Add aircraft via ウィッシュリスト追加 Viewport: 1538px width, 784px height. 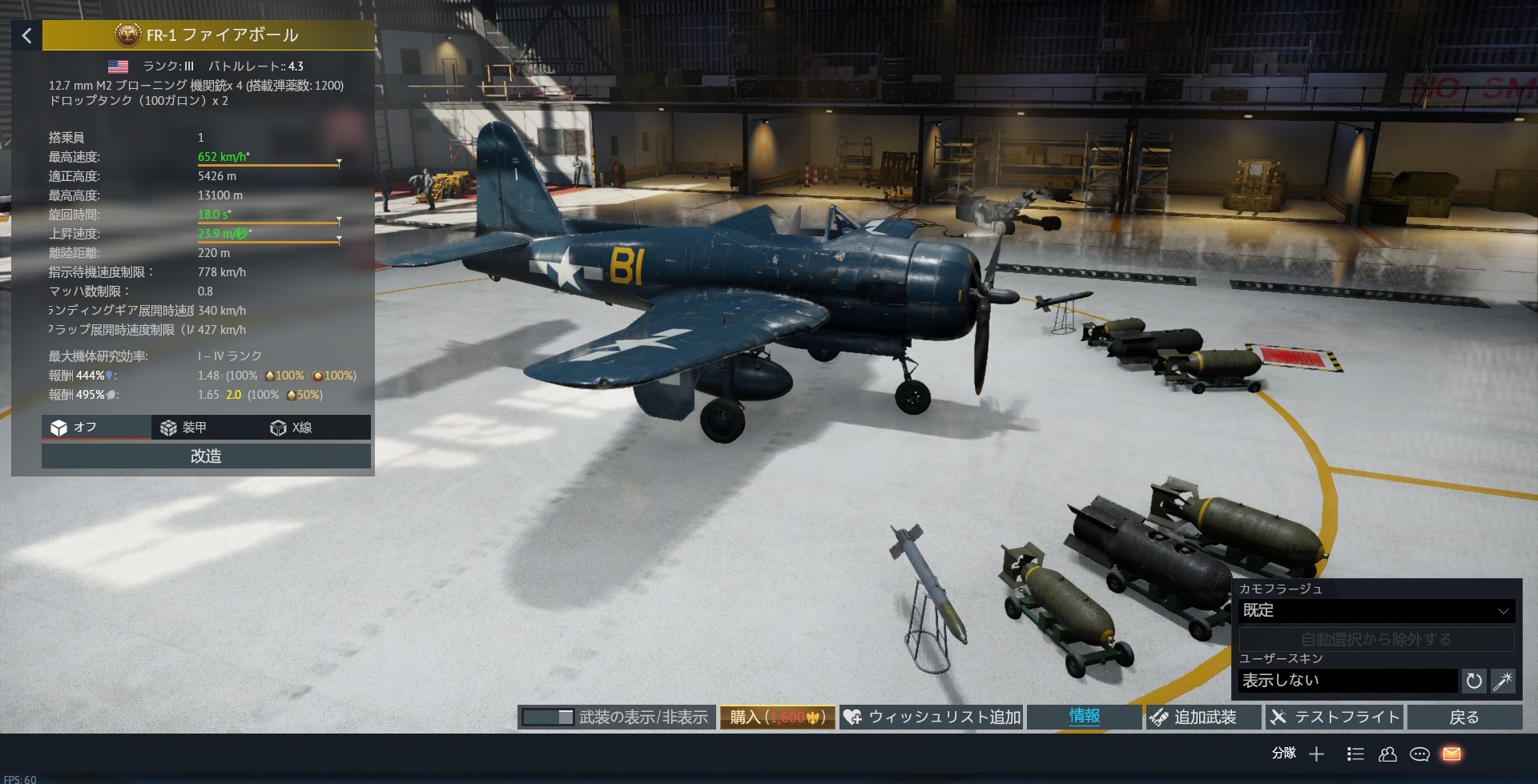coord(932,718)
